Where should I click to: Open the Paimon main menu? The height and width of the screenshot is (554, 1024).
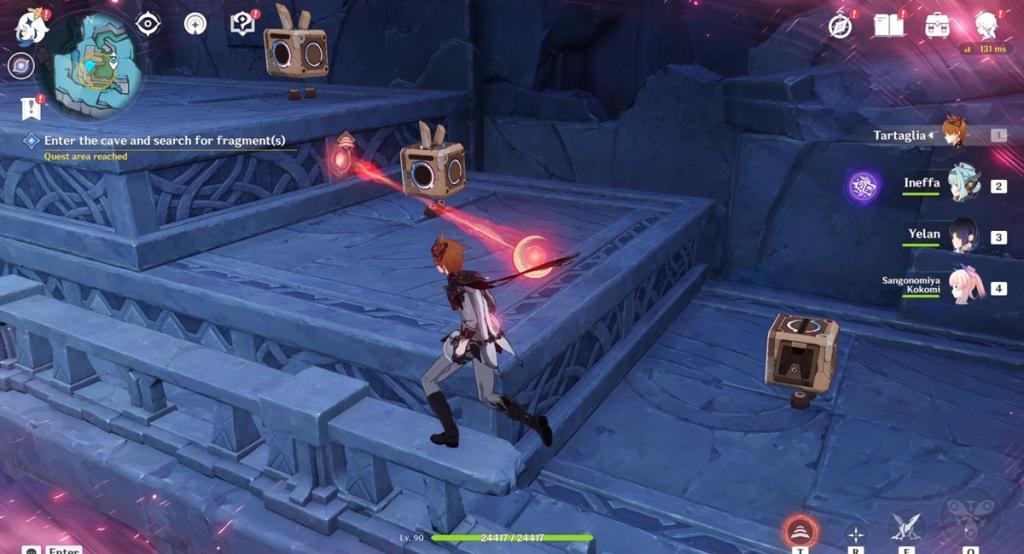click(30, 27)
